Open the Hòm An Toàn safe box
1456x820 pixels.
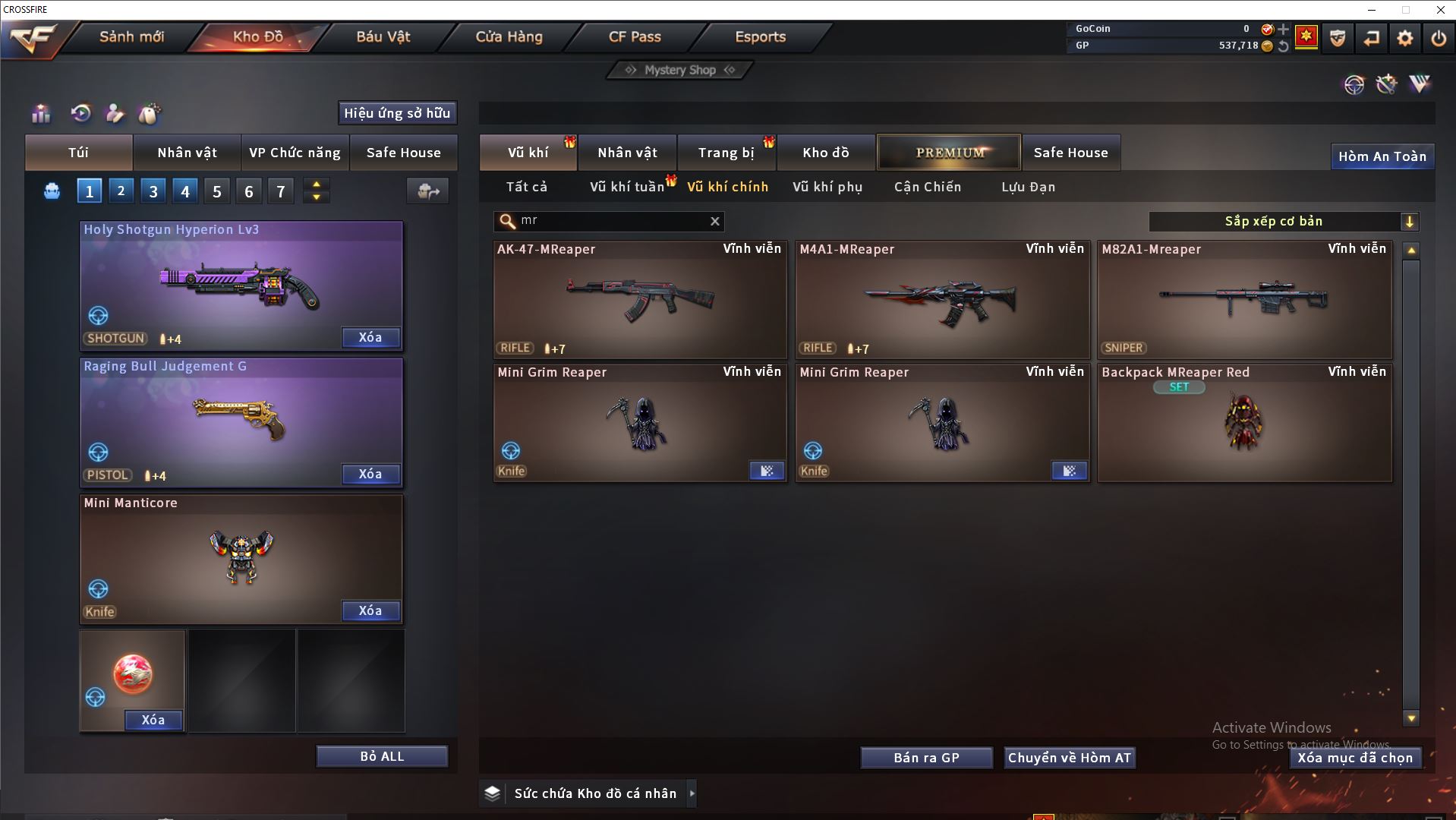[x=1382, y=156]
